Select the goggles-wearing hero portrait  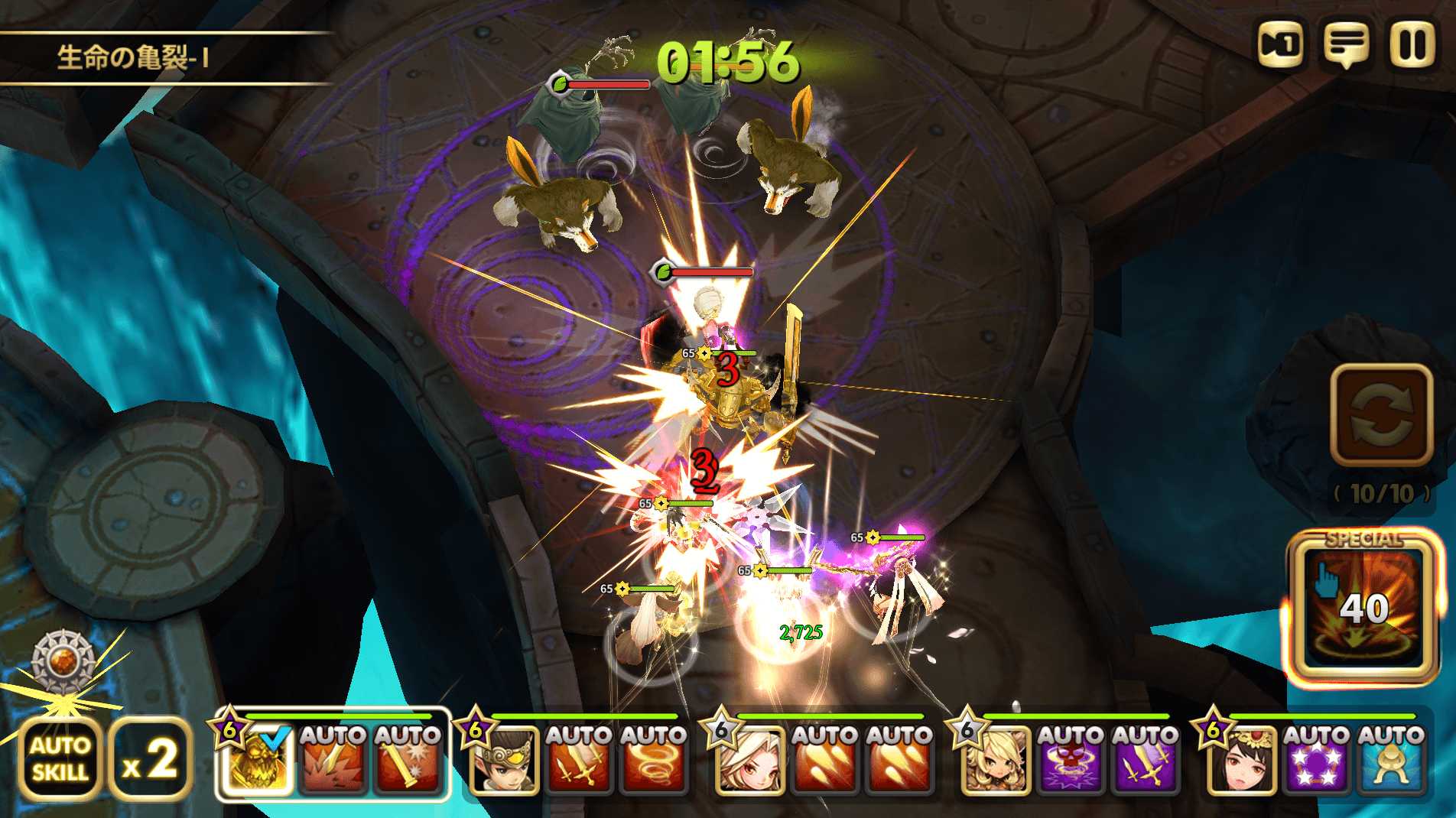[504, 760]
